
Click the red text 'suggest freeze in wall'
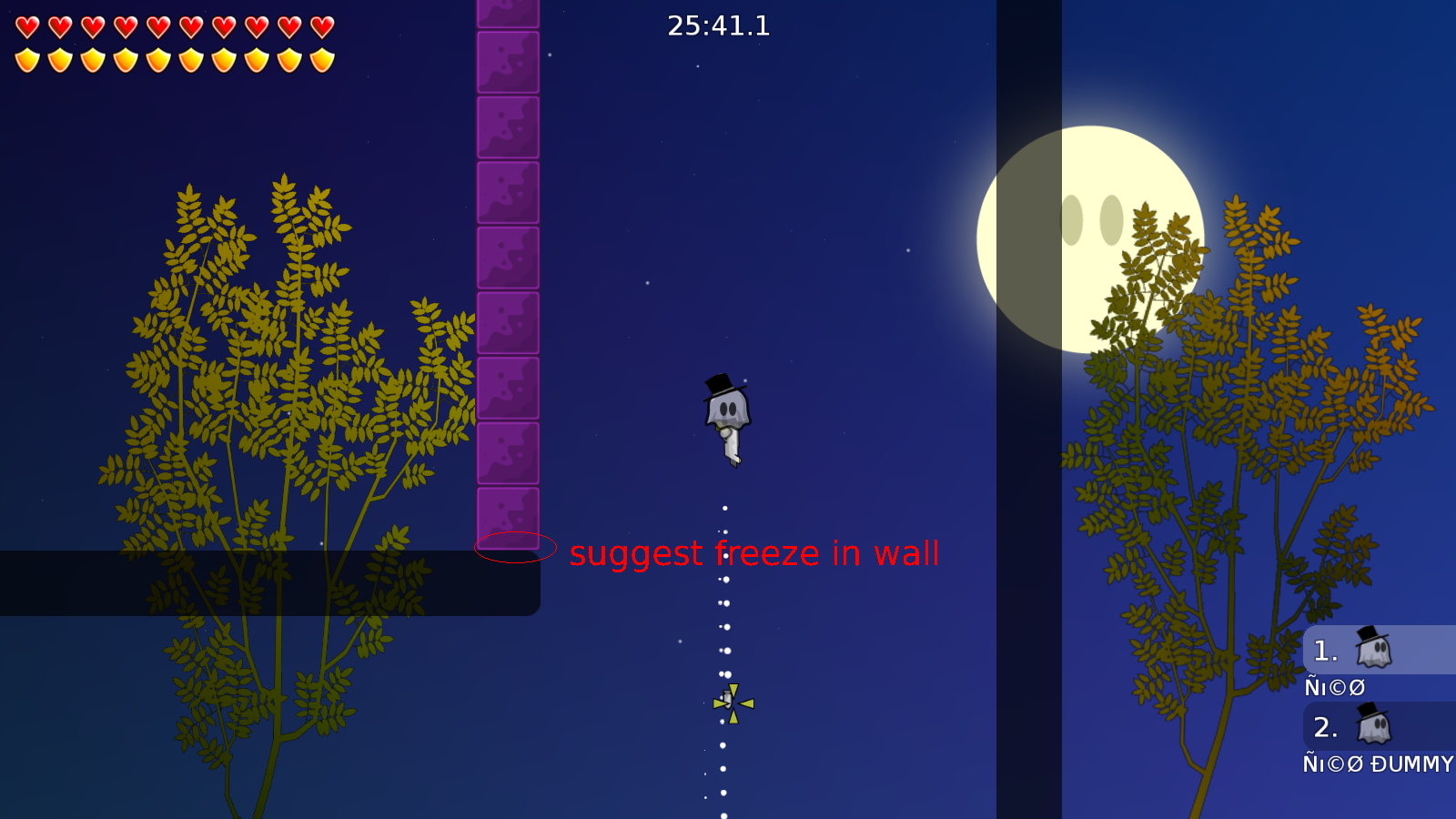coord(753,553)
